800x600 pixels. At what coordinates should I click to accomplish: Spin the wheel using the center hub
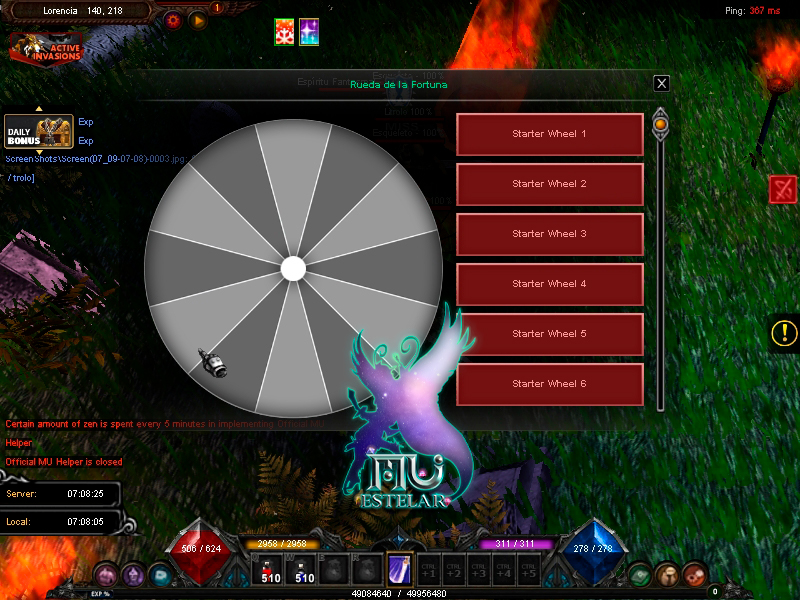coord(293,268)
